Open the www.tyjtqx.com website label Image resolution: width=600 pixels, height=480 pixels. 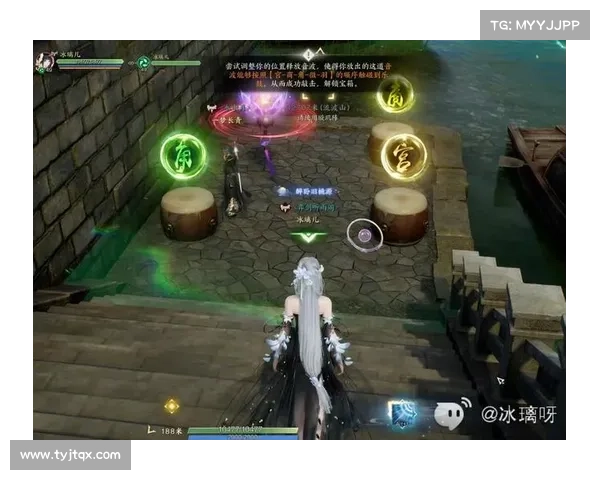pos(71,456)
